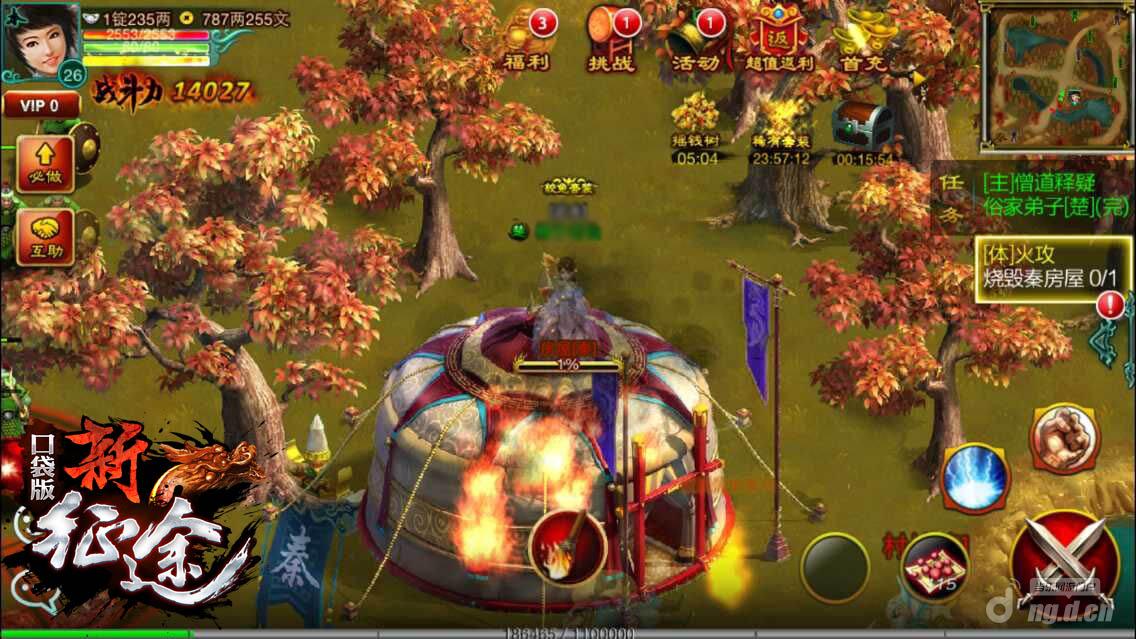Screen dimensions: 1136x639
Task: Open the 挑战 challenge drum icon
Action: pos(612,40)
